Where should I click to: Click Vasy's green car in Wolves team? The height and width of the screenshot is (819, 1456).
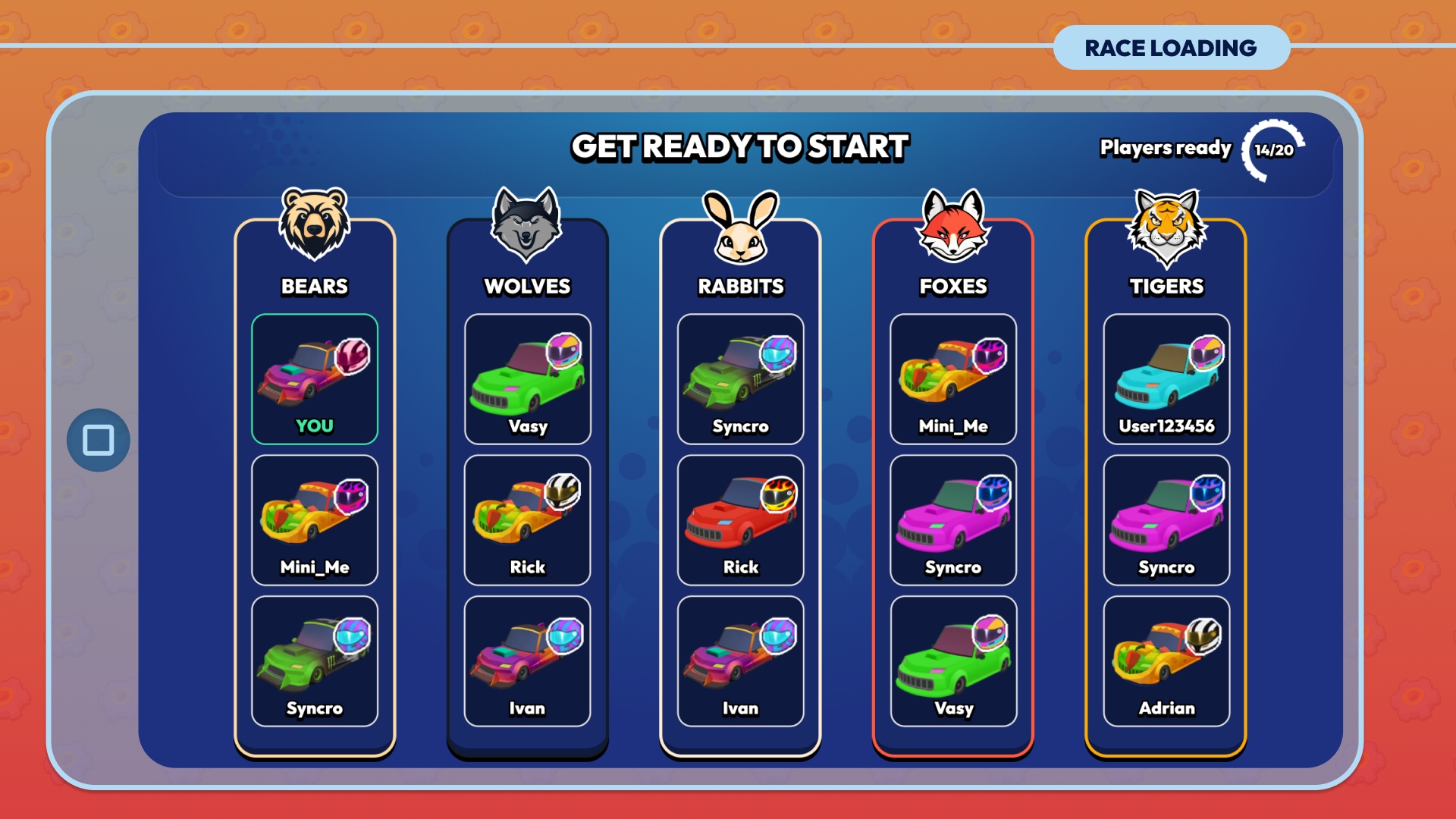[x=528, y=379]
